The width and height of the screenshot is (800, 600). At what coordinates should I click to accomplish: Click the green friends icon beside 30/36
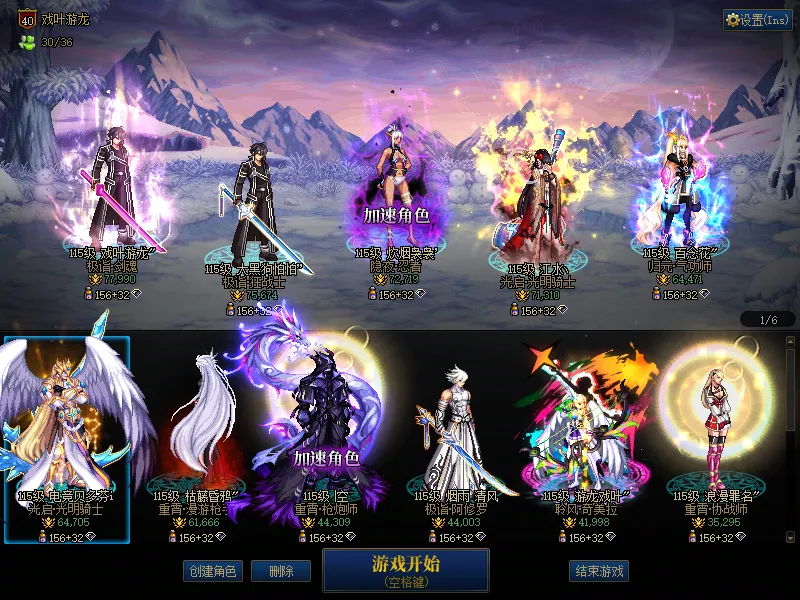pyautogui.click(x=25, y=43)
